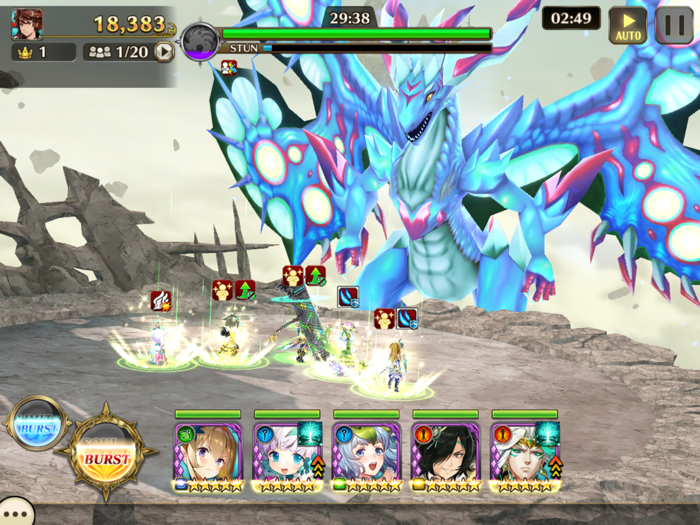This screenshot has width=700, height=525.
Task: Expand the 1/20 participants list arrow
Action: point(164,52)
